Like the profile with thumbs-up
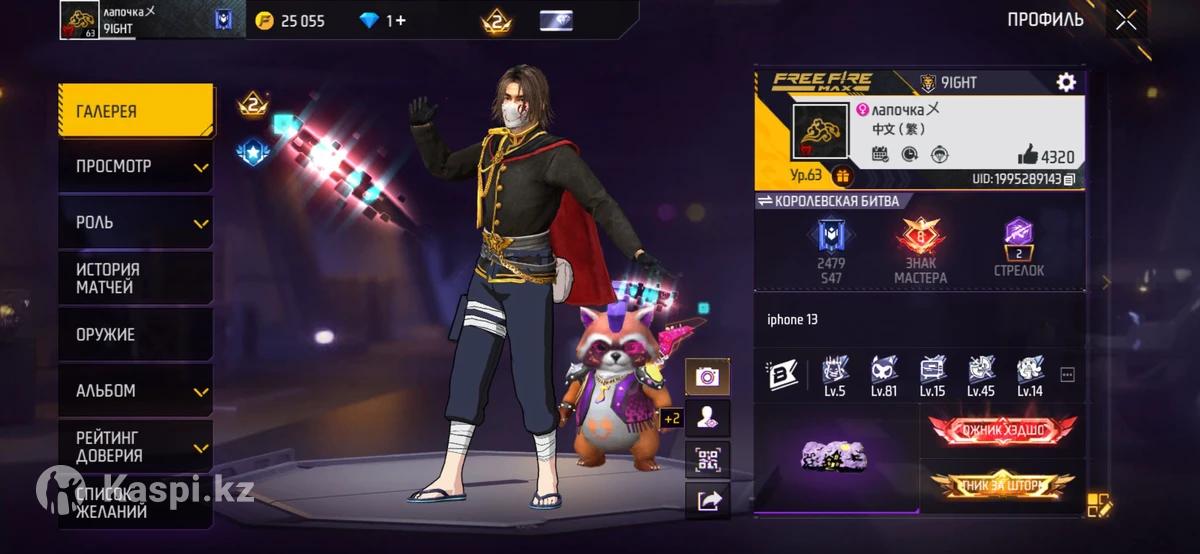 pyautogui.click(x=1027, y=155)
